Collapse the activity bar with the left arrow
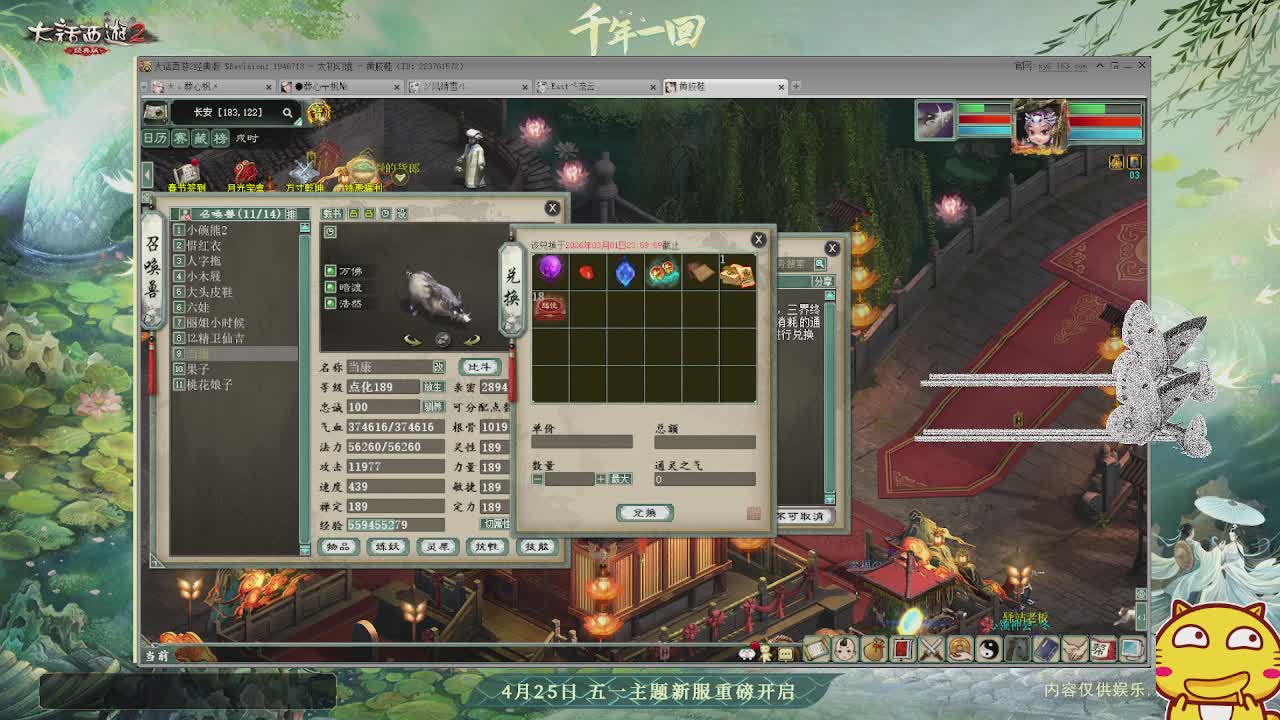This screenshot has width=1280, height=720. pyautogui.click(x=147, y=172)
